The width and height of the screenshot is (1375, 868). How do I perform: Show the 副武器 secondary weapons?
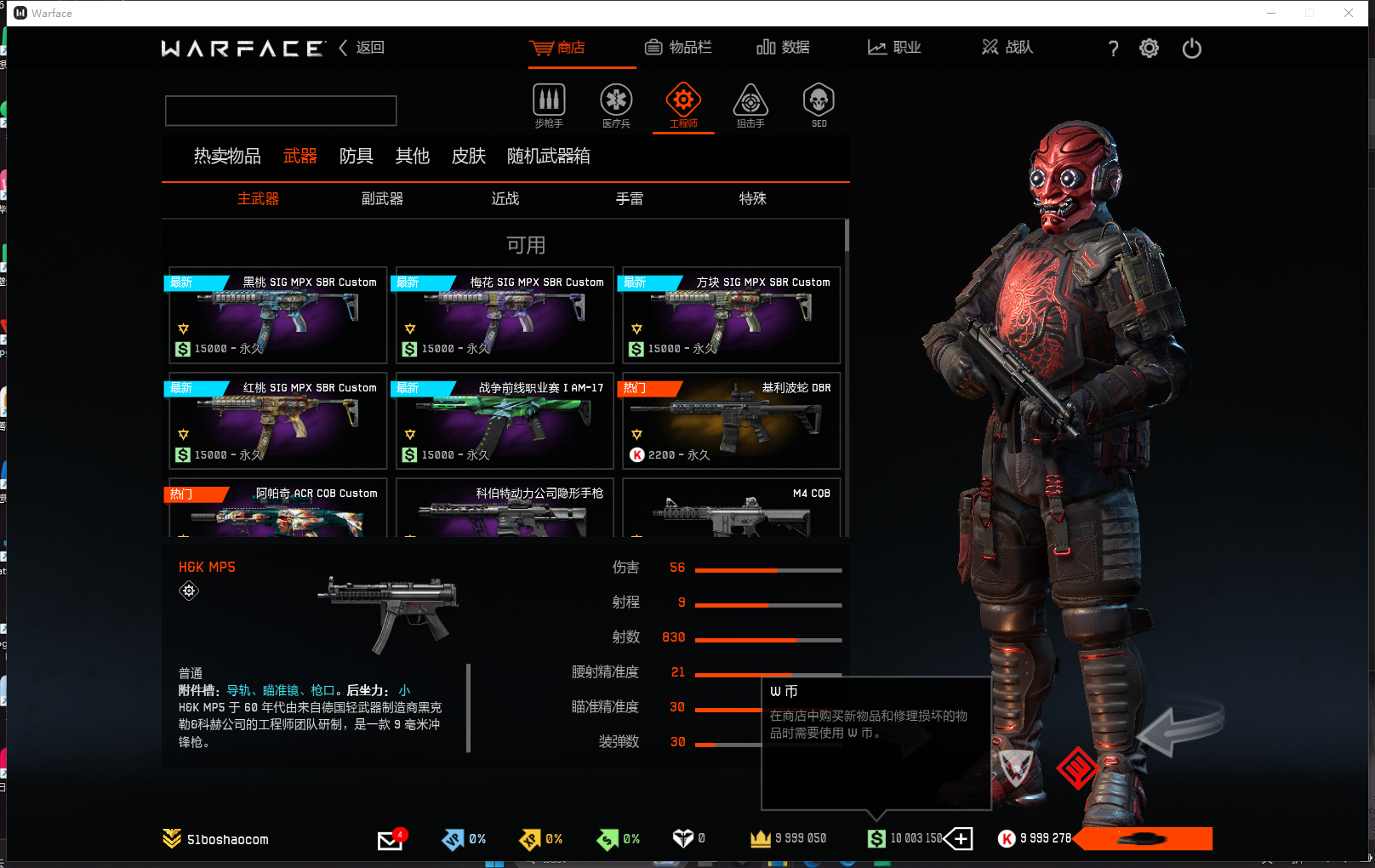coord(382,199)
